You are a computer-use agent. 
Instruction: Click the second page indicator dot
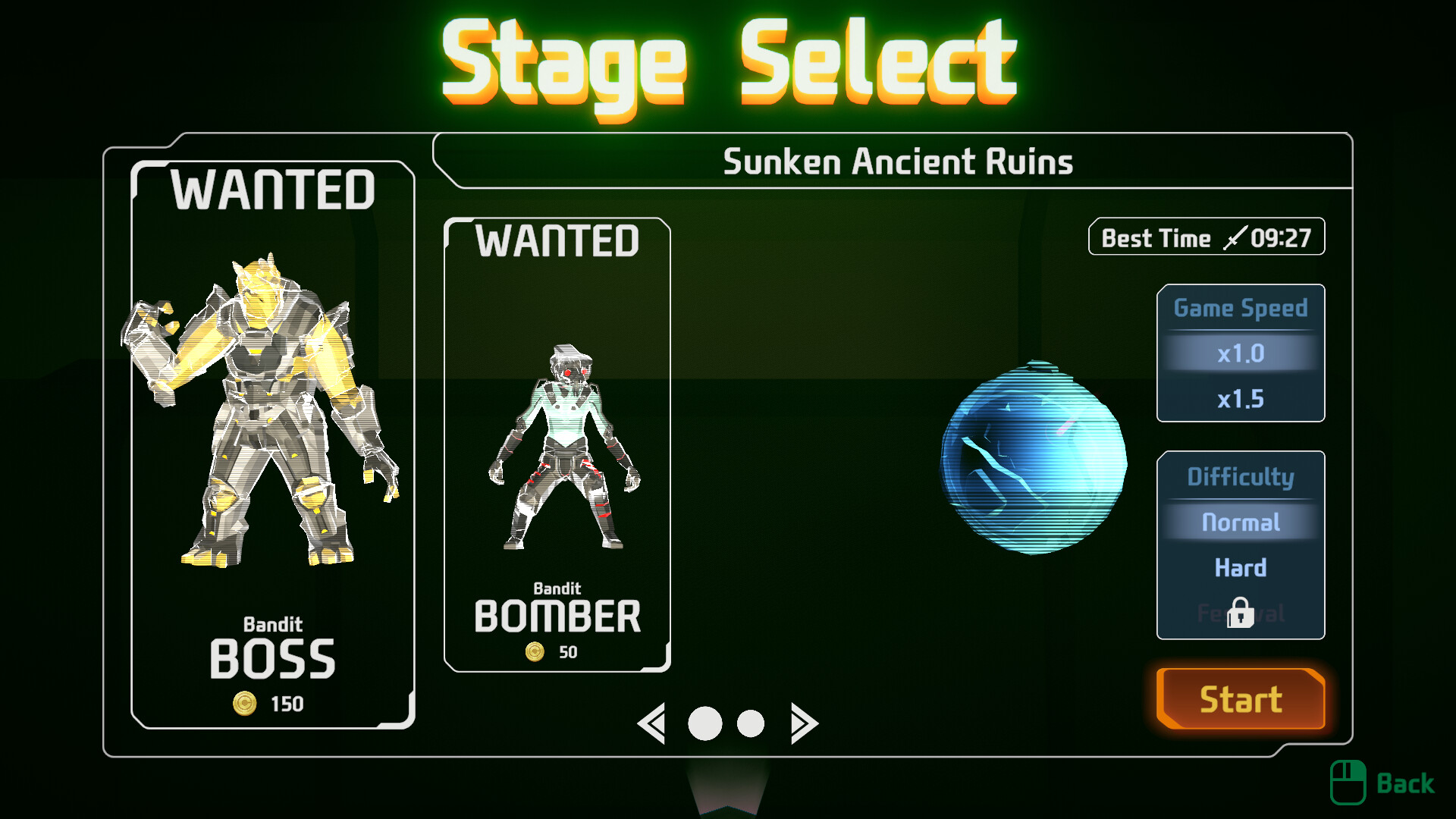[x=749, y=723]
